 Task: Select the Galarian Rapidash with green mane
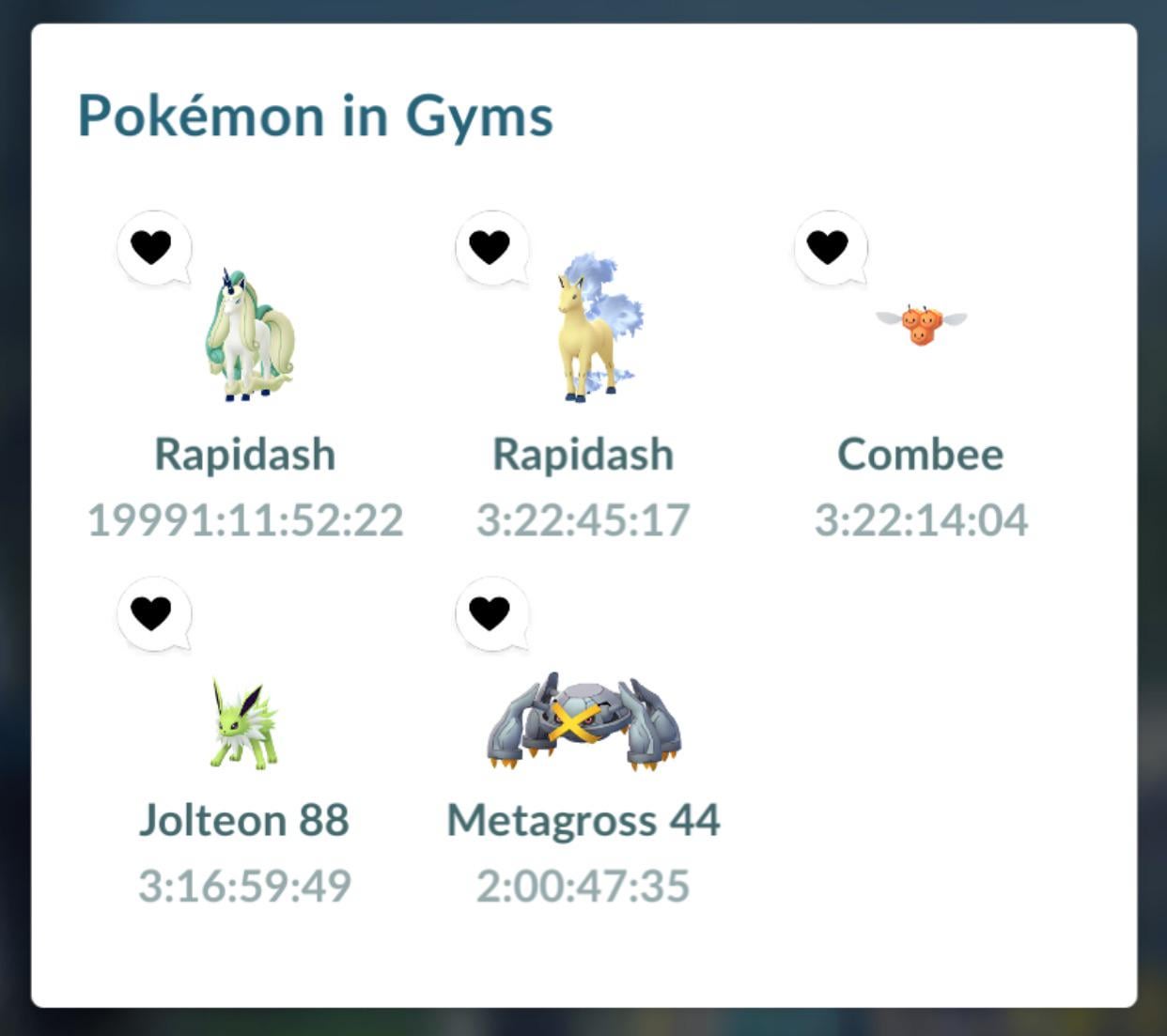(248, 335)
